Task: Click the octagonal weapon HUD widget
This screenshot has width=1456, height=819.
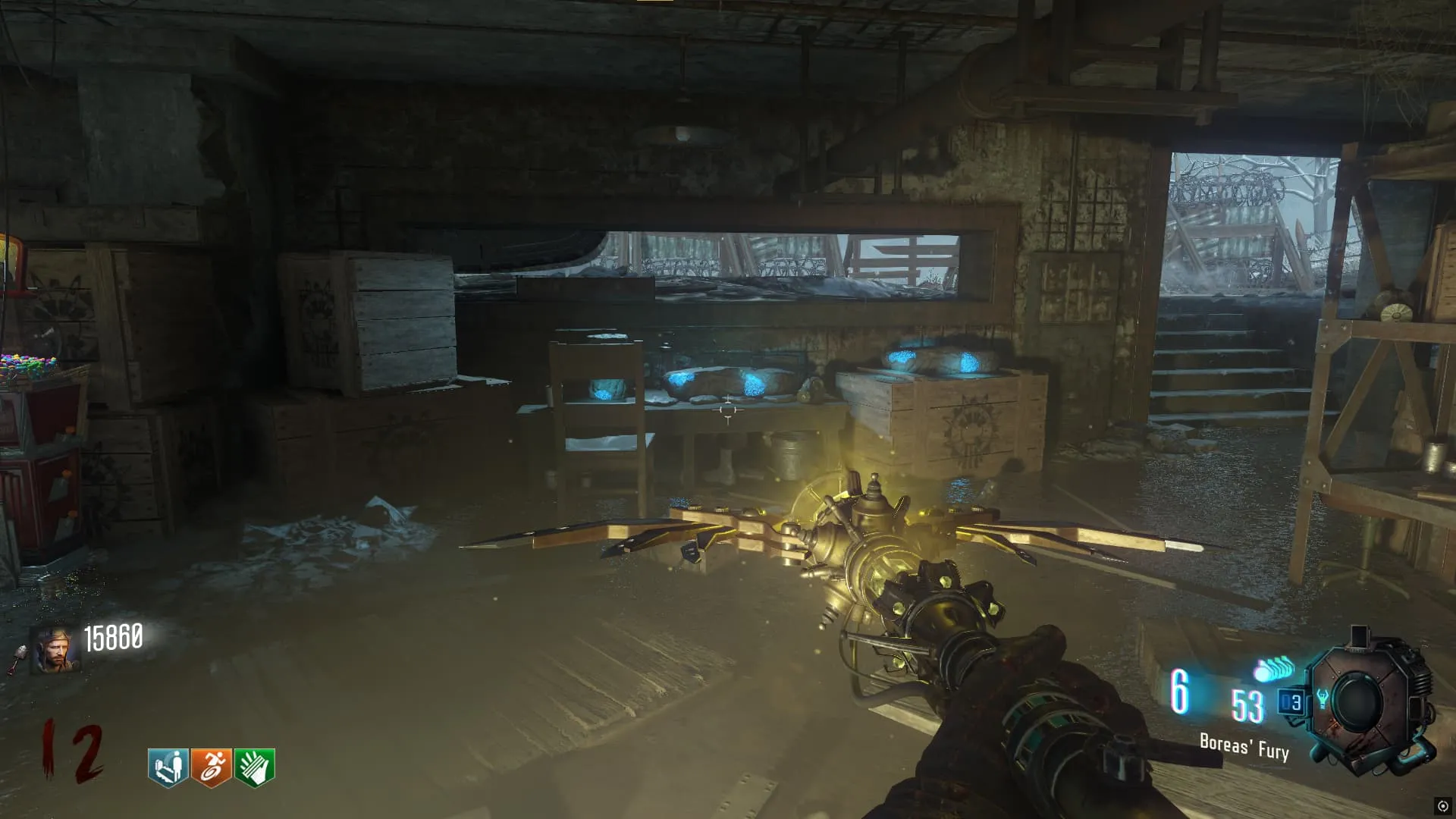Action: [x=1367, y=701]
